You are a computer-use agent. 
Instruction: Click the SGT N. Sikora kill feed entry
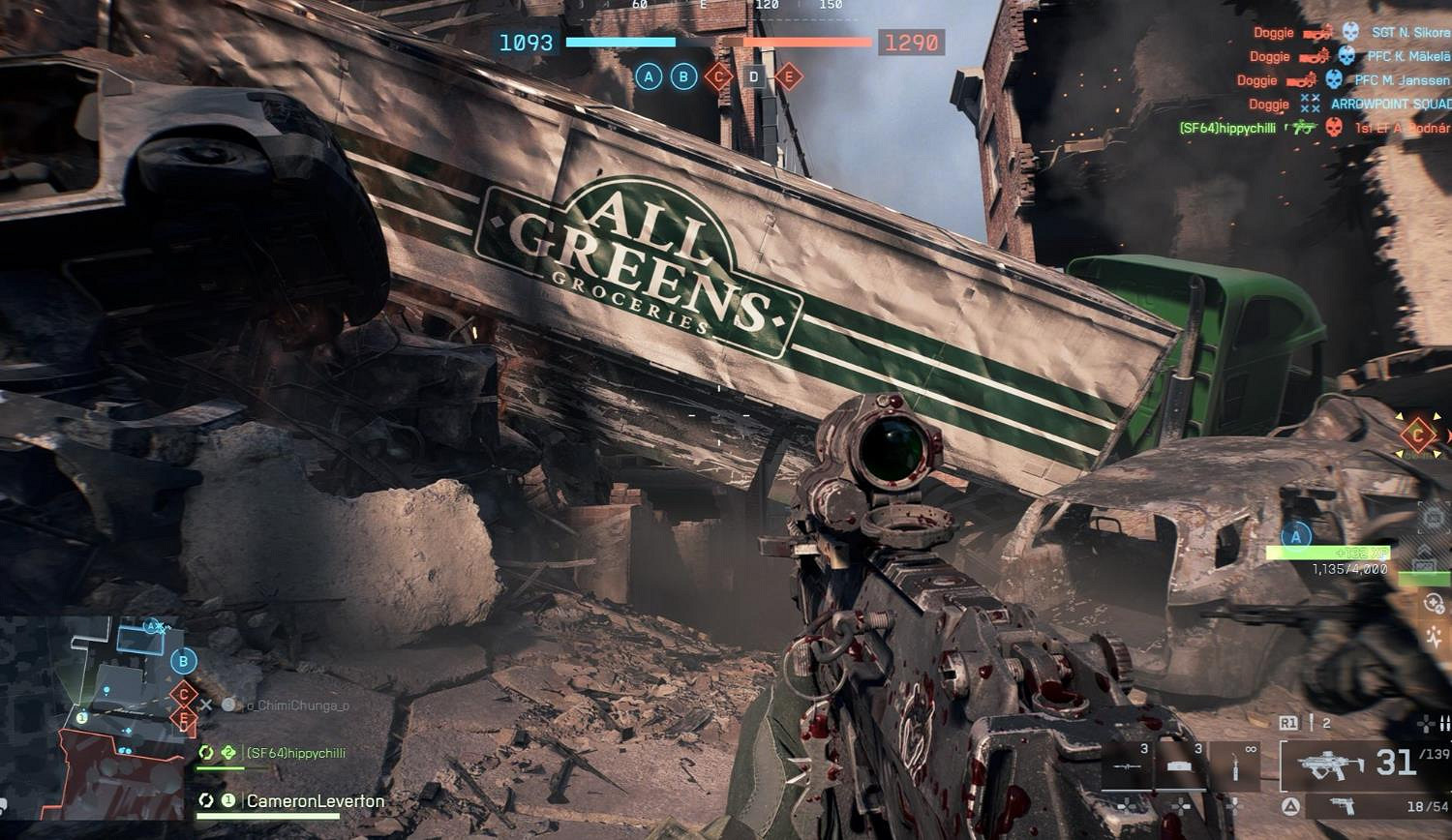pos(1409,33)
